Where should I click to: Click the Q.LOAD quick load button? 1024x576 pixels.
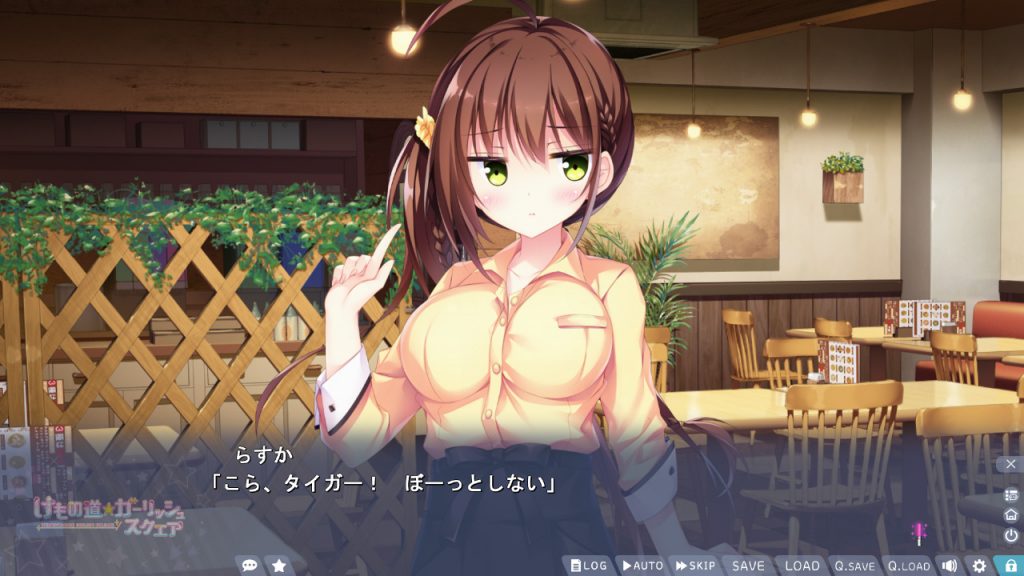click(908, 565)
